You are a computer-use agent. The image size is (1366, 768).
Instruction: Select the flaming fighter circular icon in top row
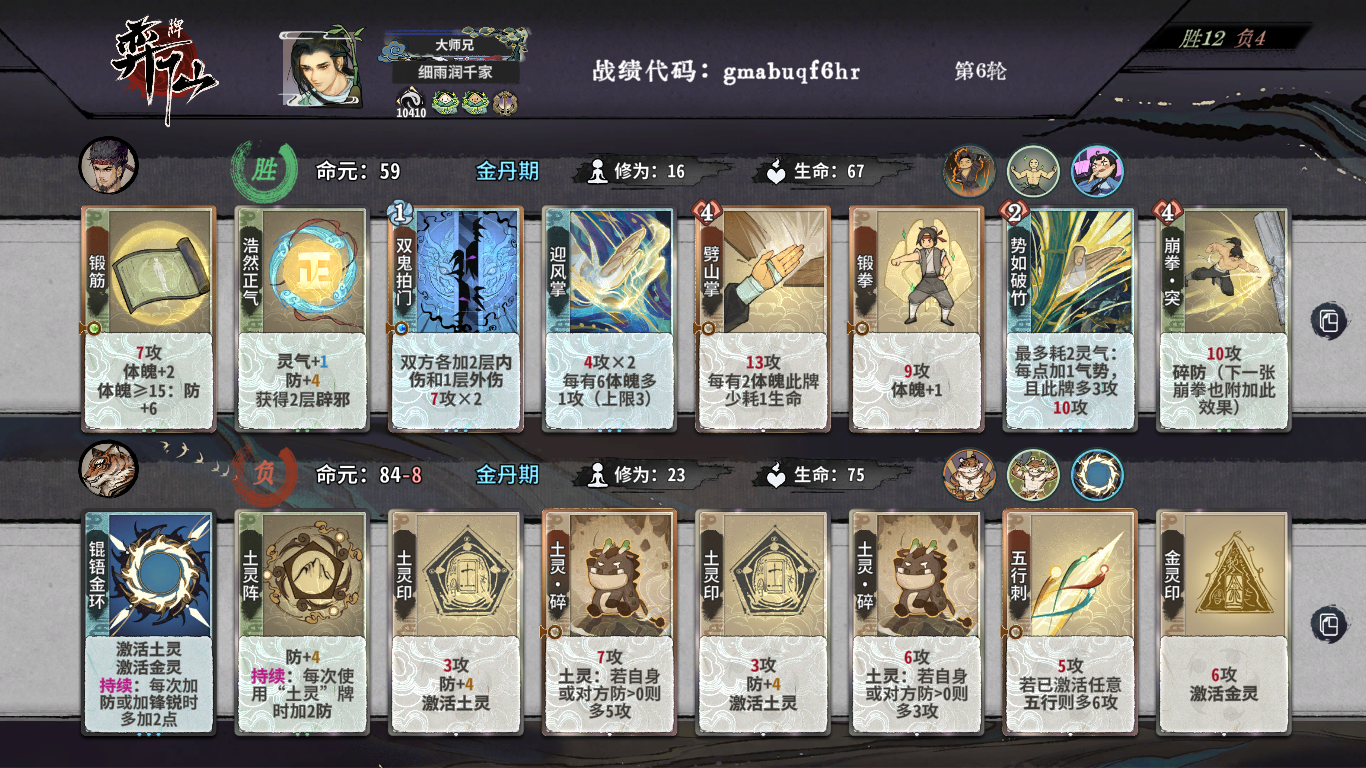tap(968, 172)
